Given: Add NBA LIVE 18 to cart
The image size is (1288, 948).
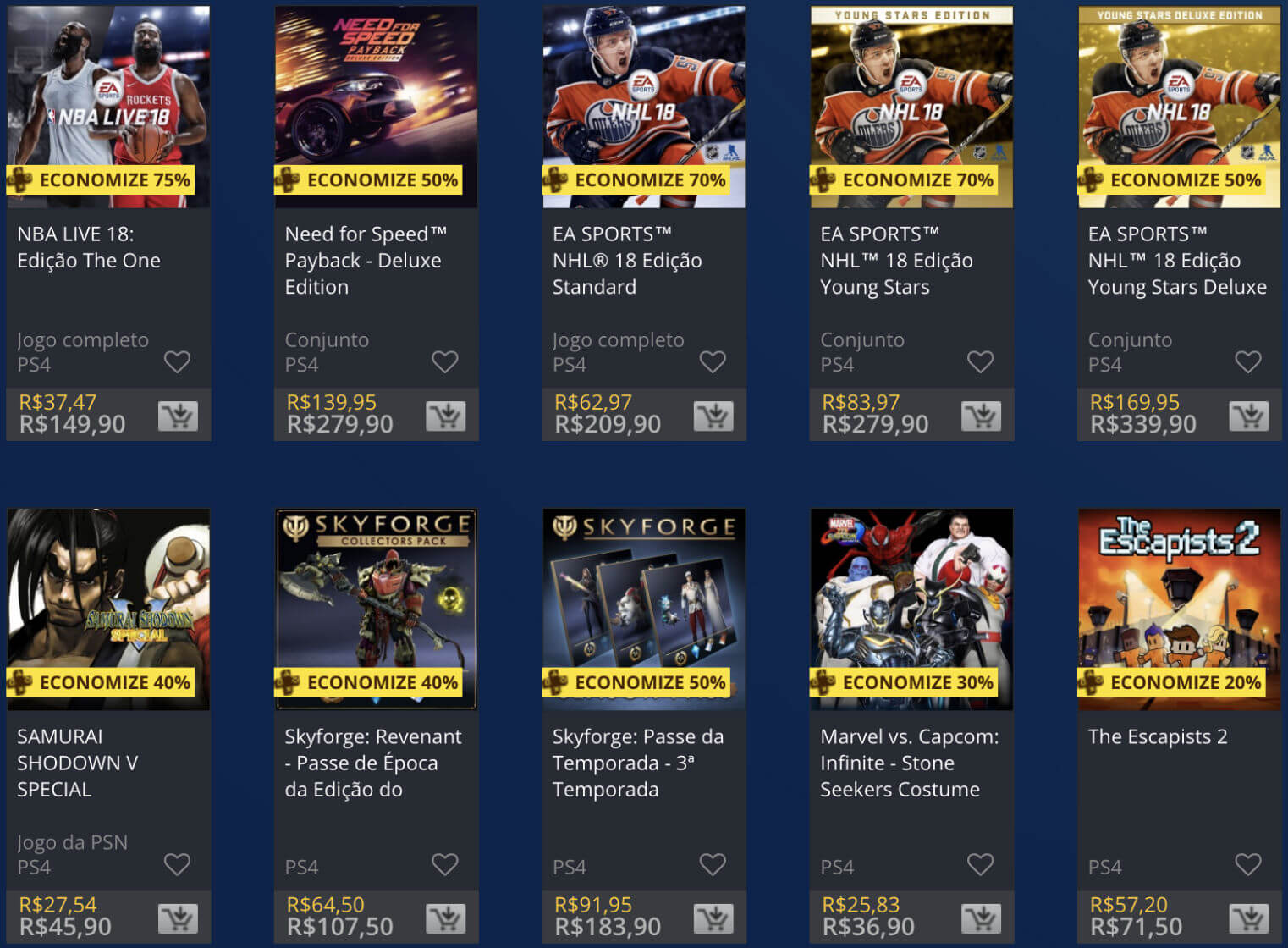Looking at the screenshot, I should 178,415.
